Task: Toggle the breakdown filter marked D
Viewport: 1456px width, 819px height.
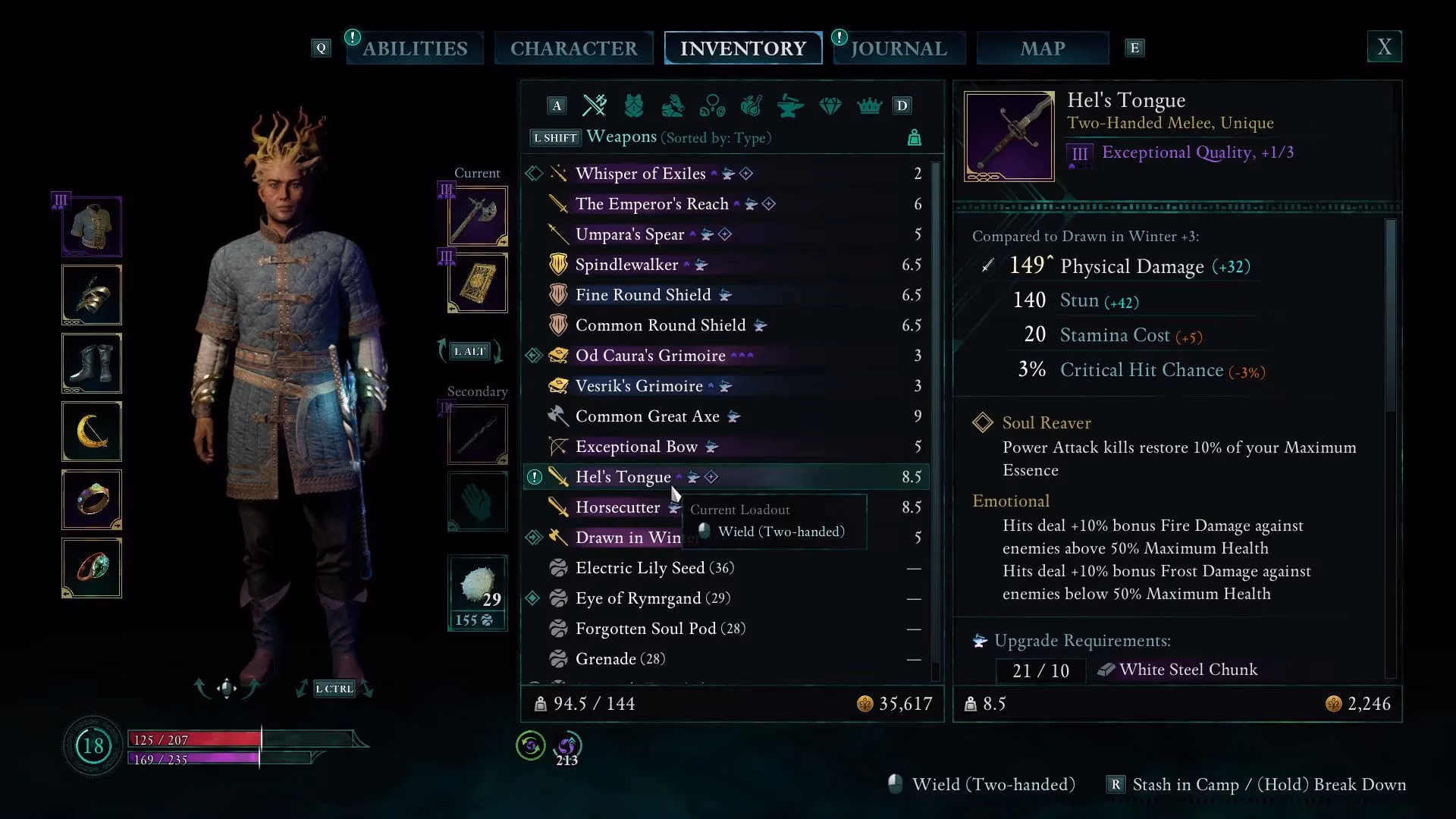Action: pyautogui.click(x=902, y=105)
